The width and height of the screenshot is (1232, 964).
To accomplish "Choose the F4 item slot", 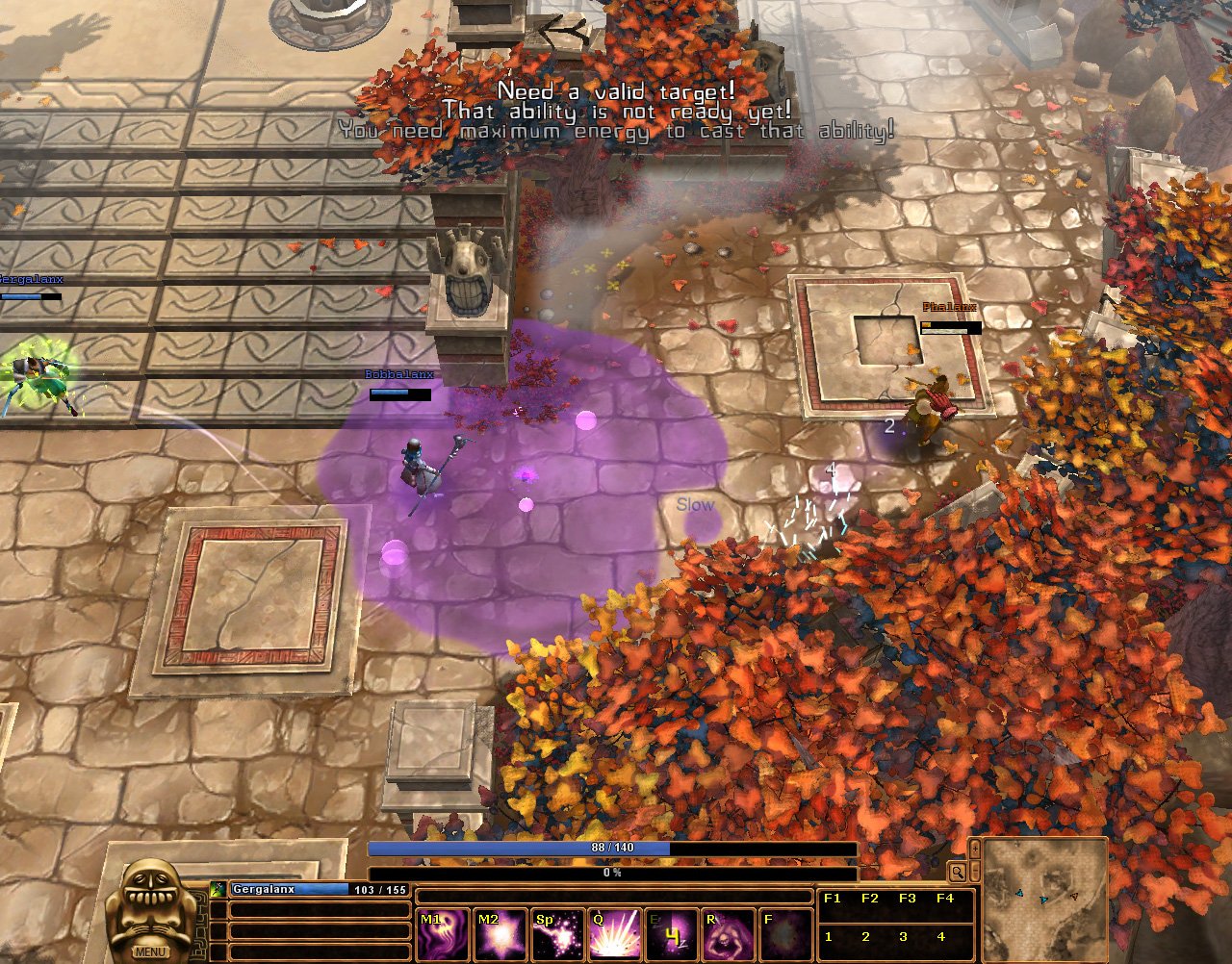I will pos(944,899).
